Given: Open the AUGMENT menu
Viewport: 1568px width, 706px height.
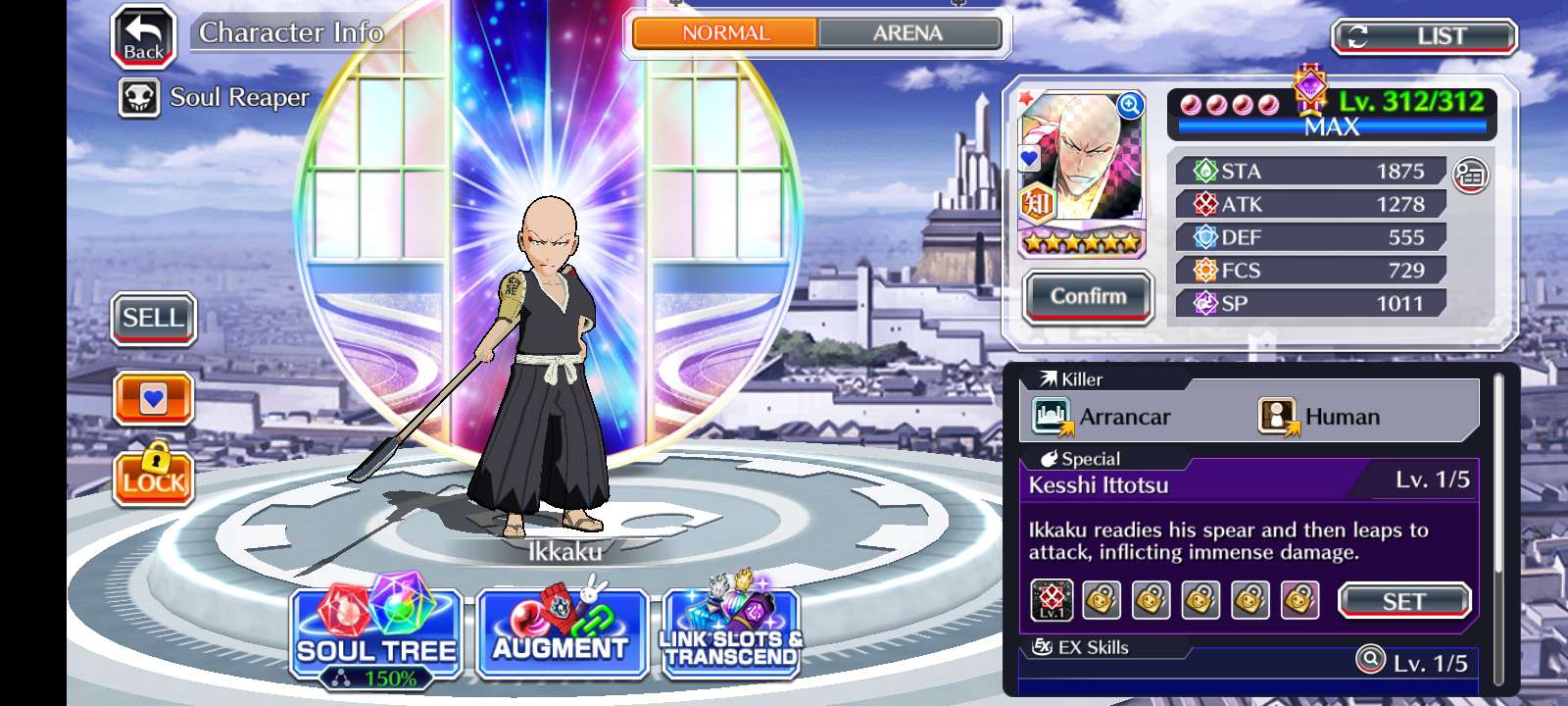Looking at the screenshot, I should pyautogui.click(x=561, y=632).
